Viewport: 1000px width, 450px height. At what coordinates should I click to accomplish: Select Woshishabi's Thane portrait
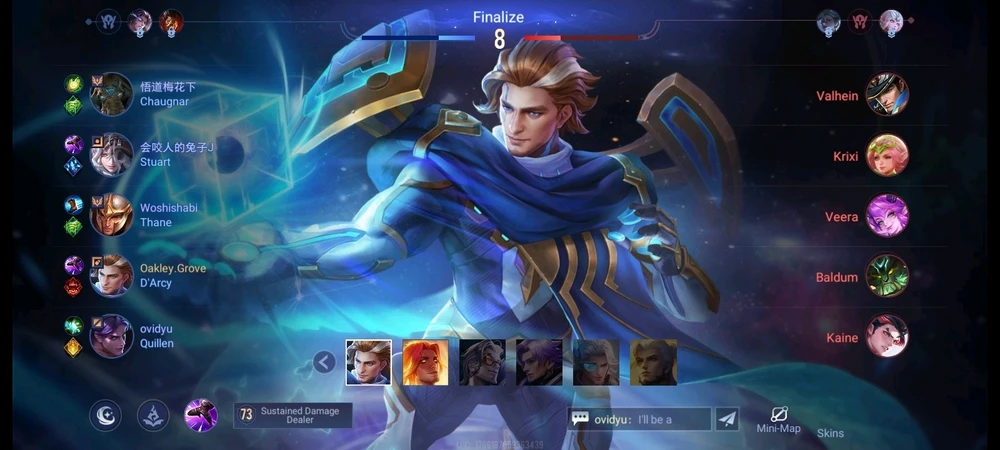111,215
